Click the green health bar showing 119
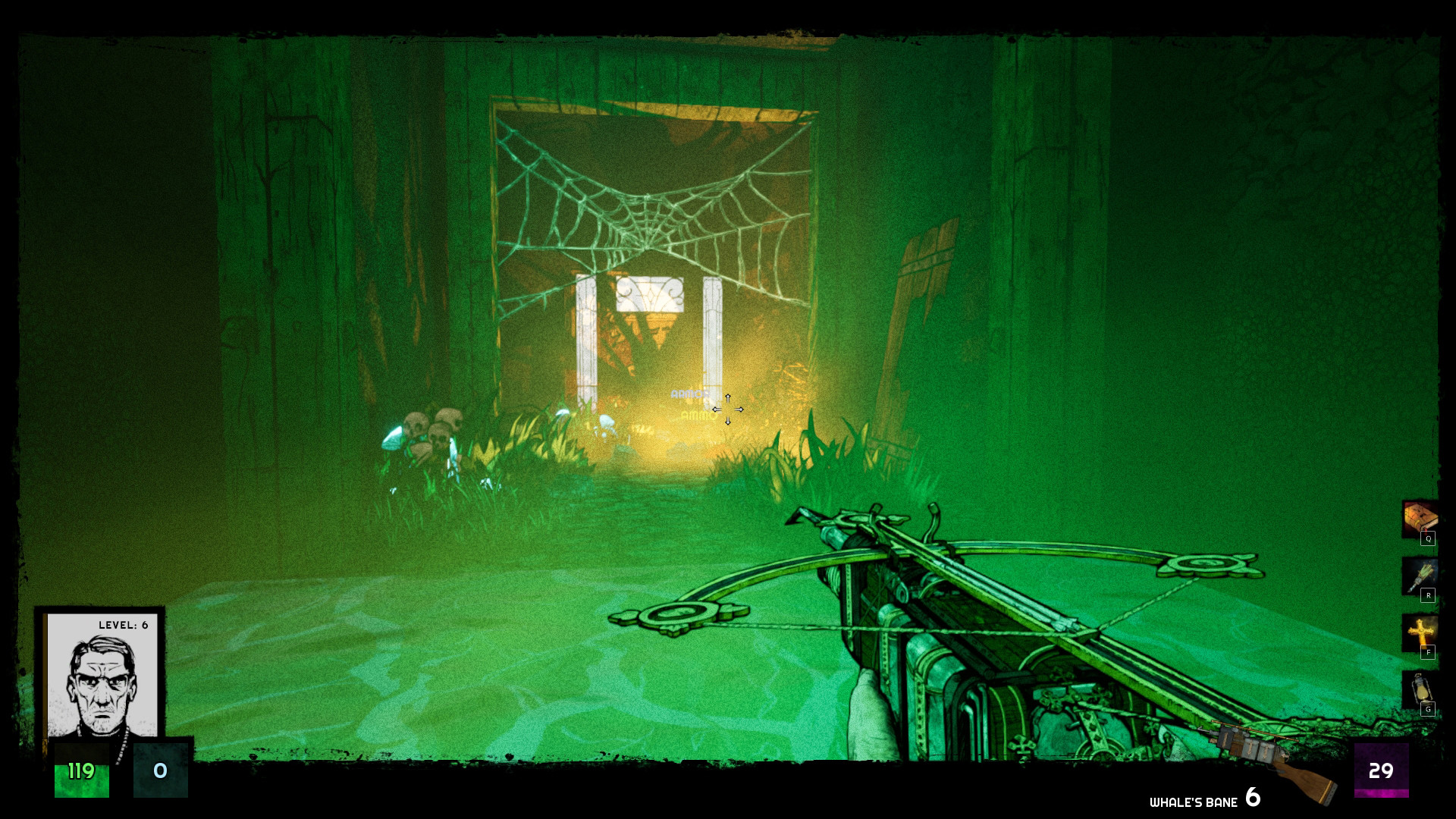 81,772
